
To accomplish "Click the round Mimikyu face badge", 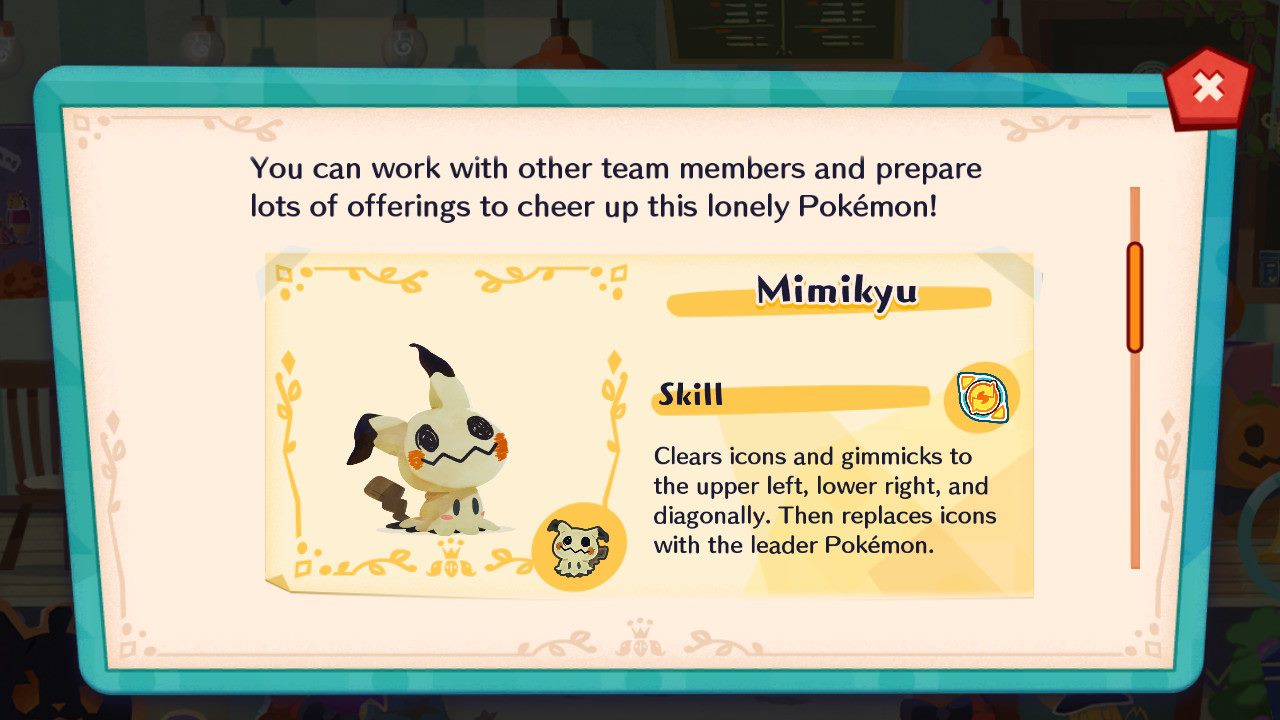I will [579, 547].
